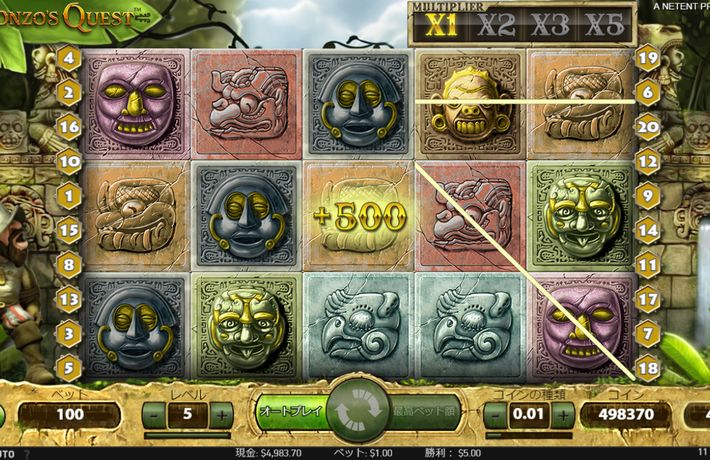Screen dimensions: 710x460
Task: Show payline number 5
Action: (70, 365)
